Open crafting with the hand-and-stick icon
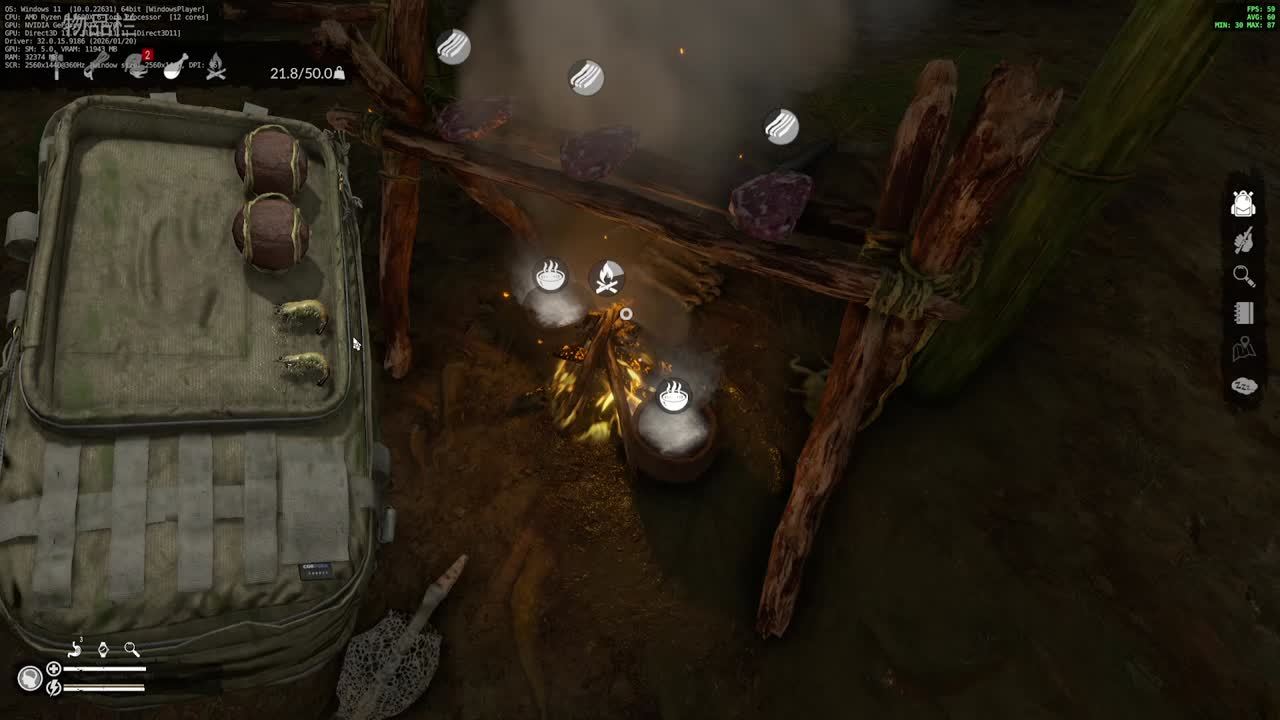Image resolution: width=1280 pixels, height=720 pixels. tap(1243, 241)
